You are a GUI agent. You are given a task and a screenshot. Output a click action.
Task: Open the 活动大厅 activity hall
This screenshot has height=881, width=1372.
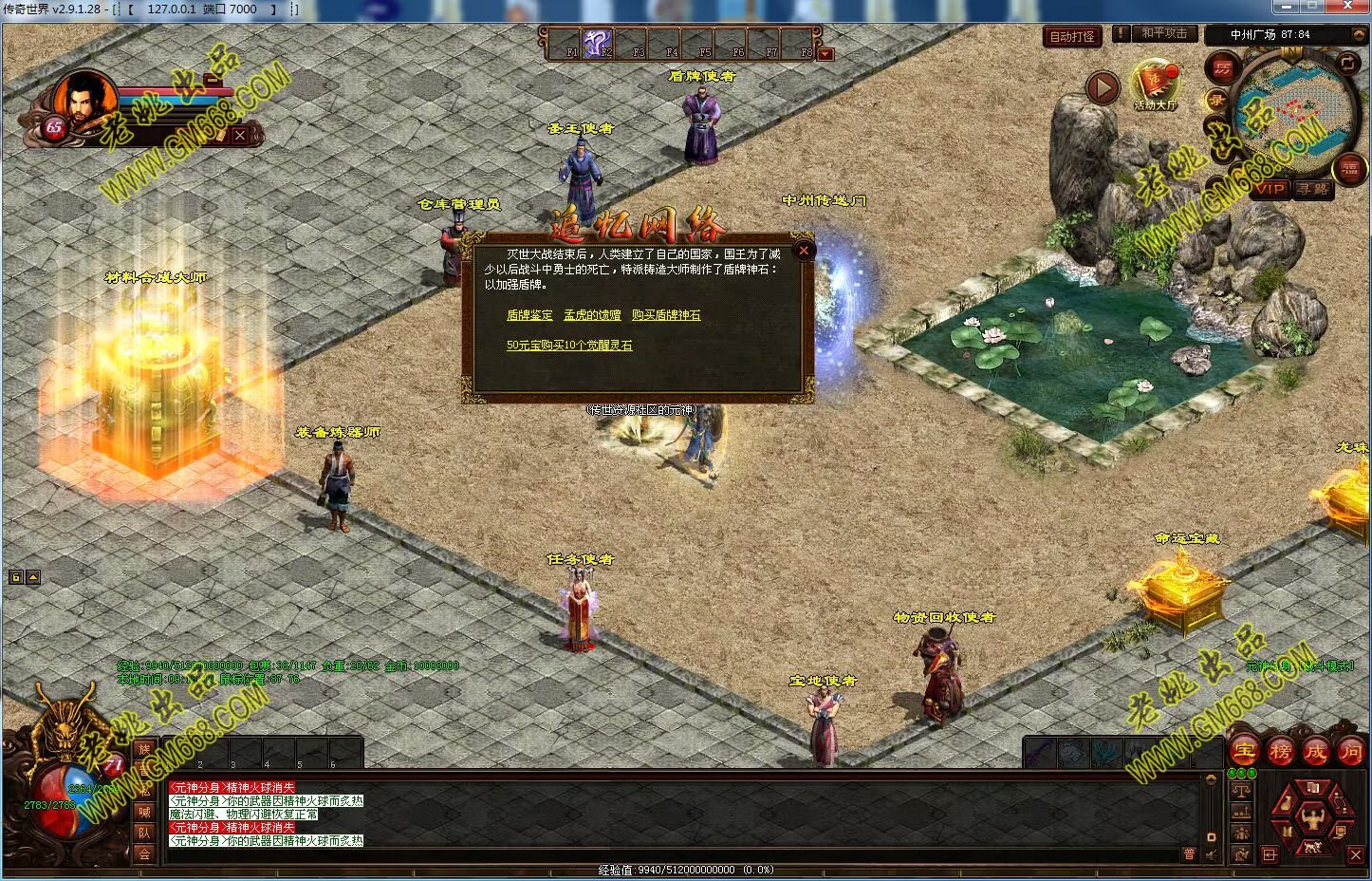point(1155,84)
